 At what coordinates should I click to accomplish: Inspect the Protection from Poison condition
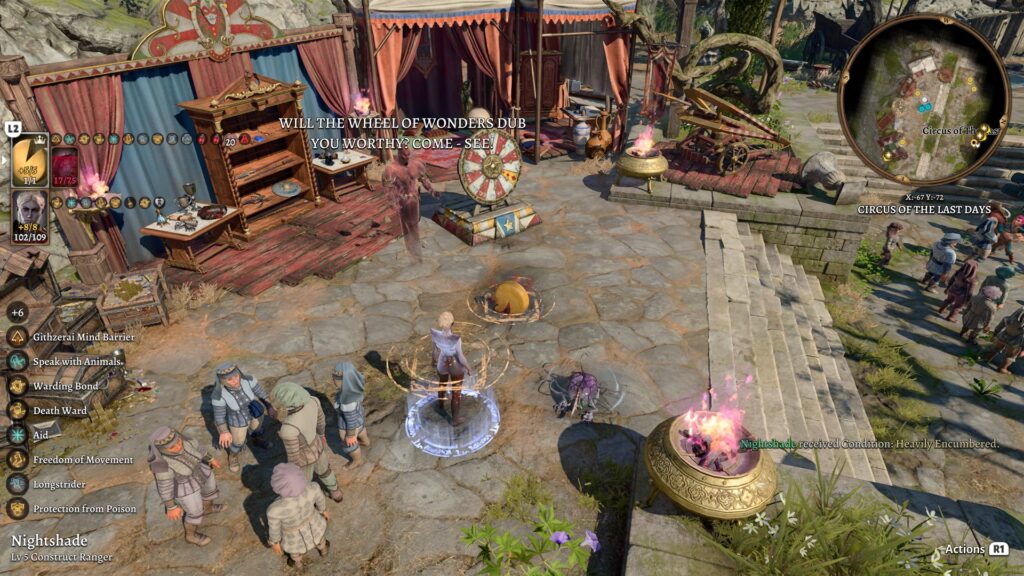[17, 508]
